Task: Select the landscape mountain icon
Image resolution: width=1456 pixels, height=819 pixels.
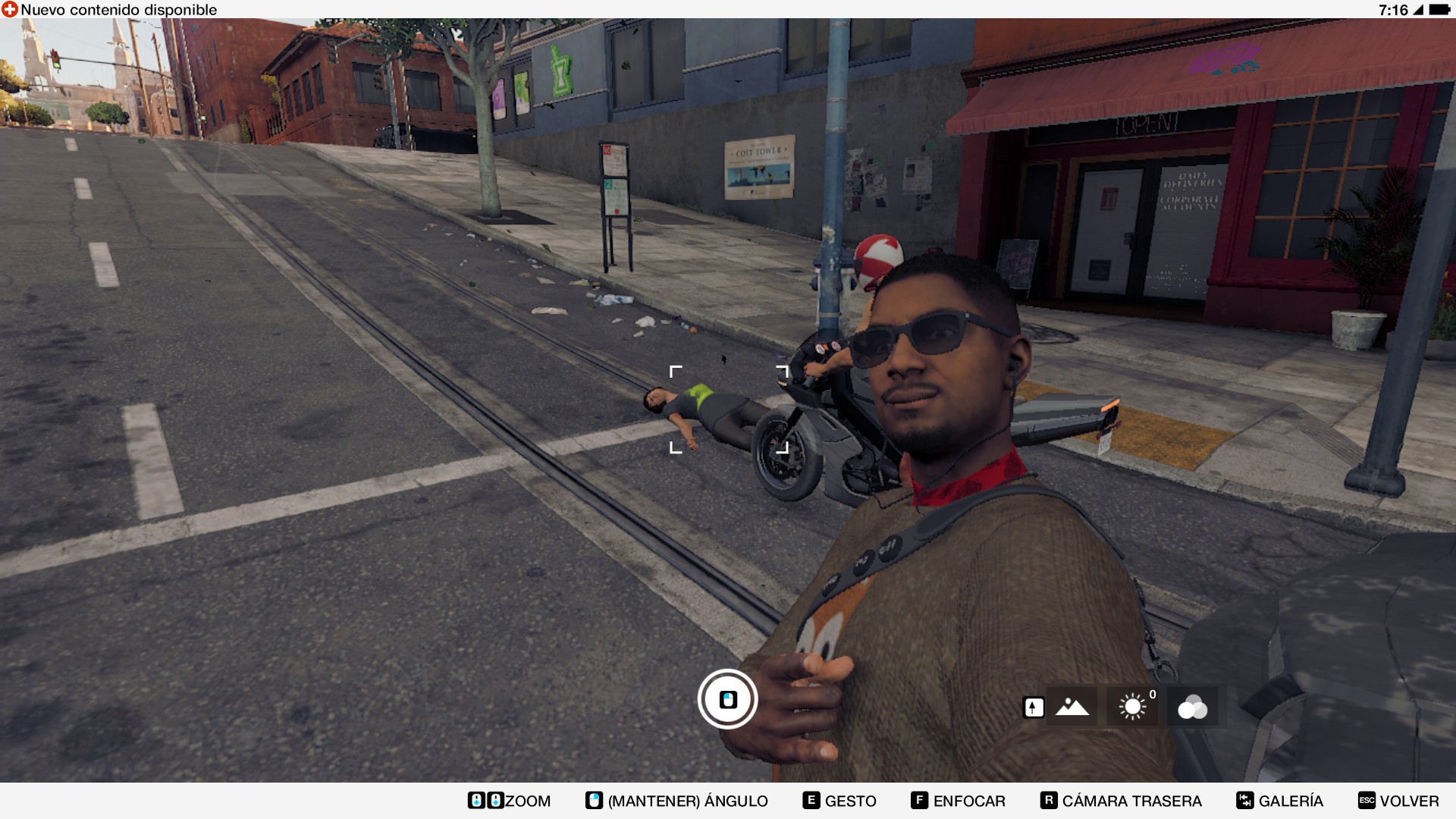Action: point(1072,707)
